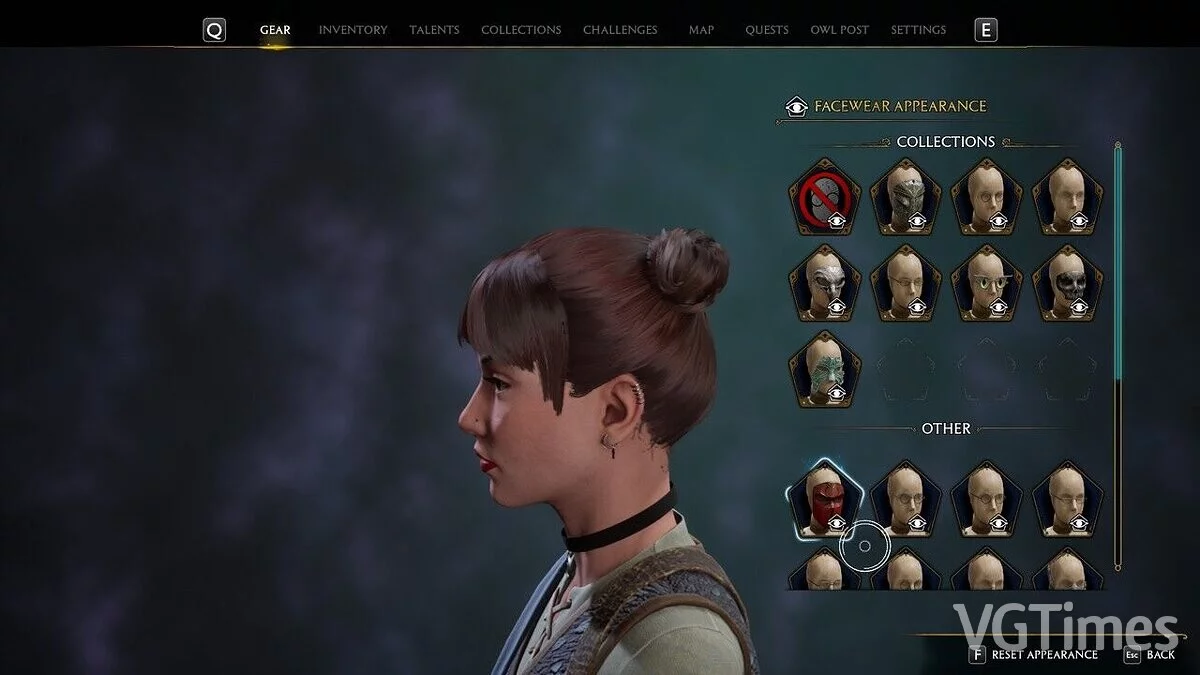Choose the armored silver helmet mask appearance
The height and width of the screenshot is (675, 1200).
click(905, 197)
